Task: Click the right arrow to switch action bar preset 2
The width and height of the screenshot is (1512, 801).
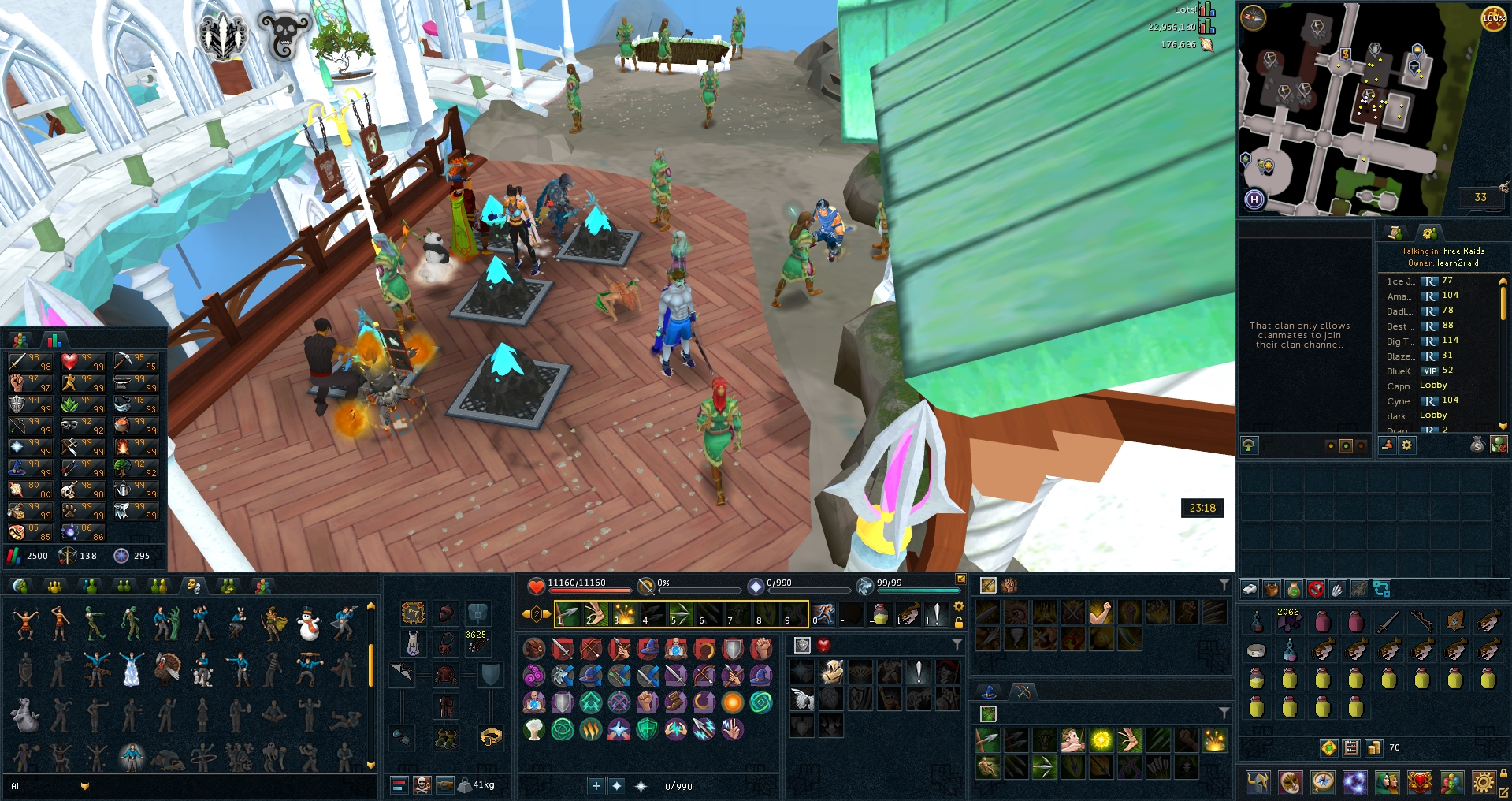Action: [547, 614]
